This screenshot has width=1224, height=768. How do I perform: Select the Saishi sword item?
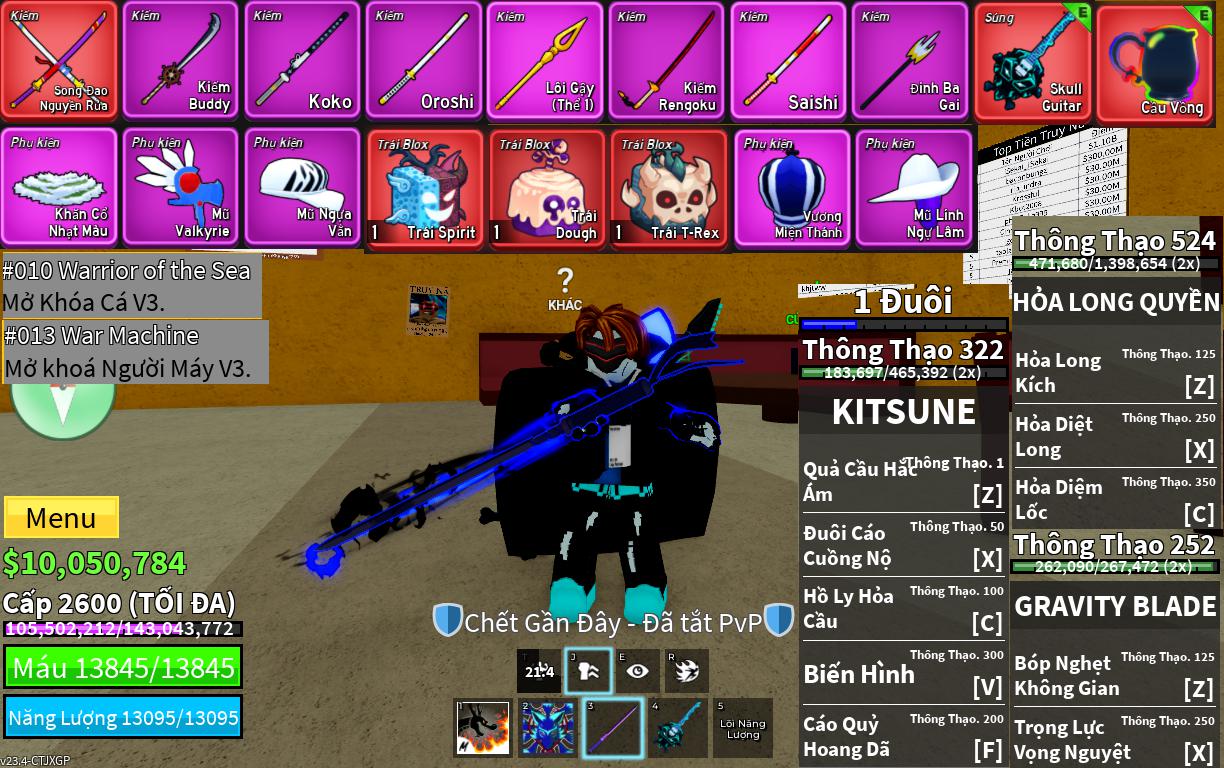(788, 61)
